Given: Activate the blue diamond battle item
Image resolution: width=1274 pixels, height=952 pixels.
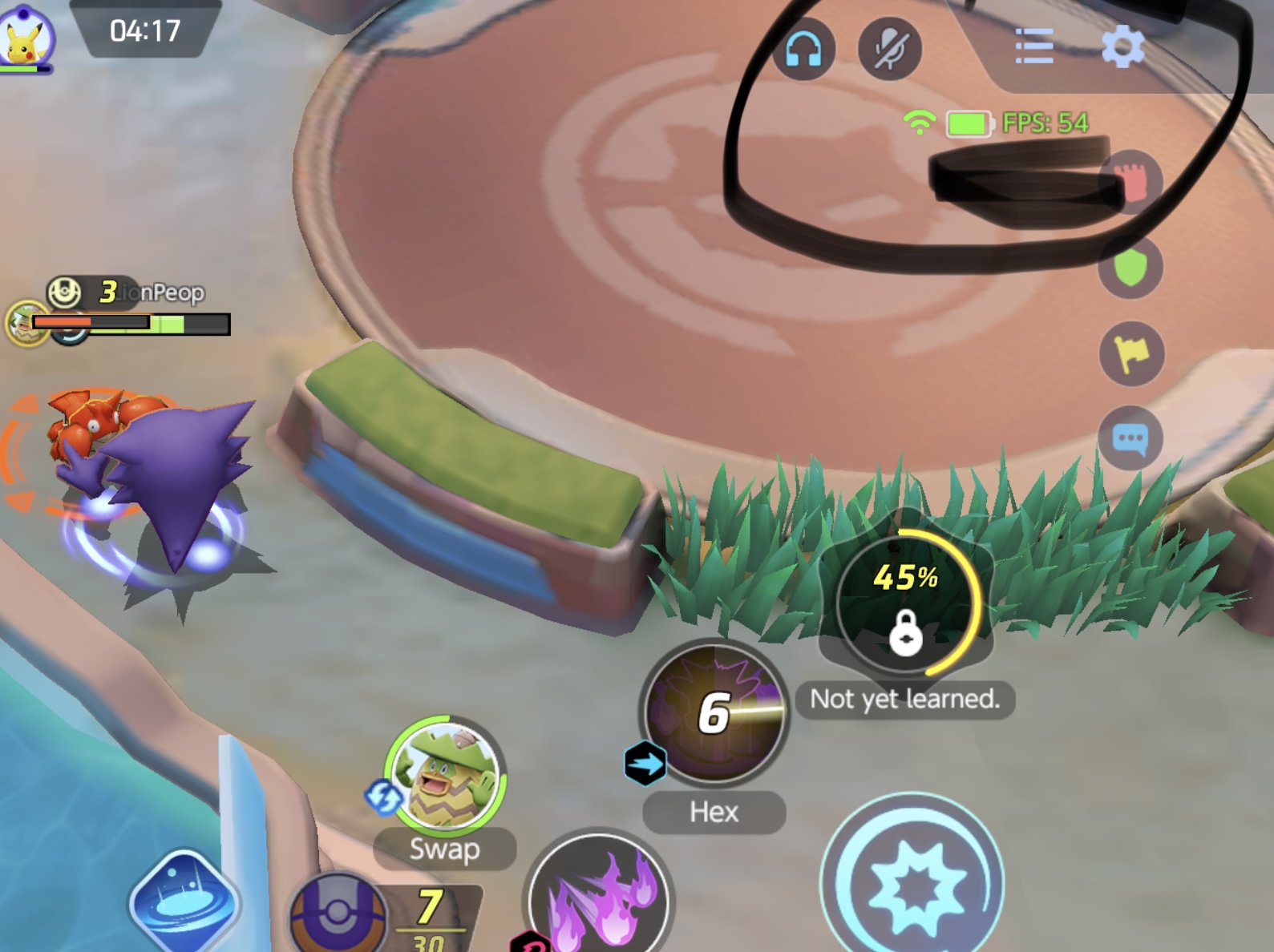Looking at the screenshot, I should [184, 900].
